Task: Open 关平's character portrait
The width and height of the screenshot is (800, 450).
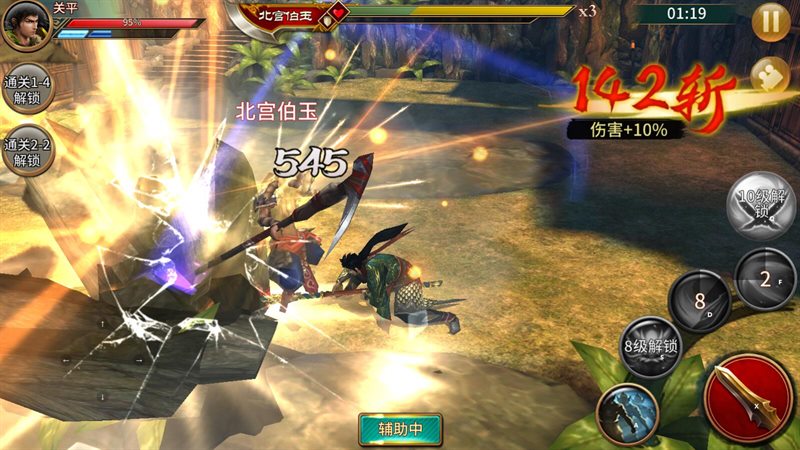Action: [27, 25]
